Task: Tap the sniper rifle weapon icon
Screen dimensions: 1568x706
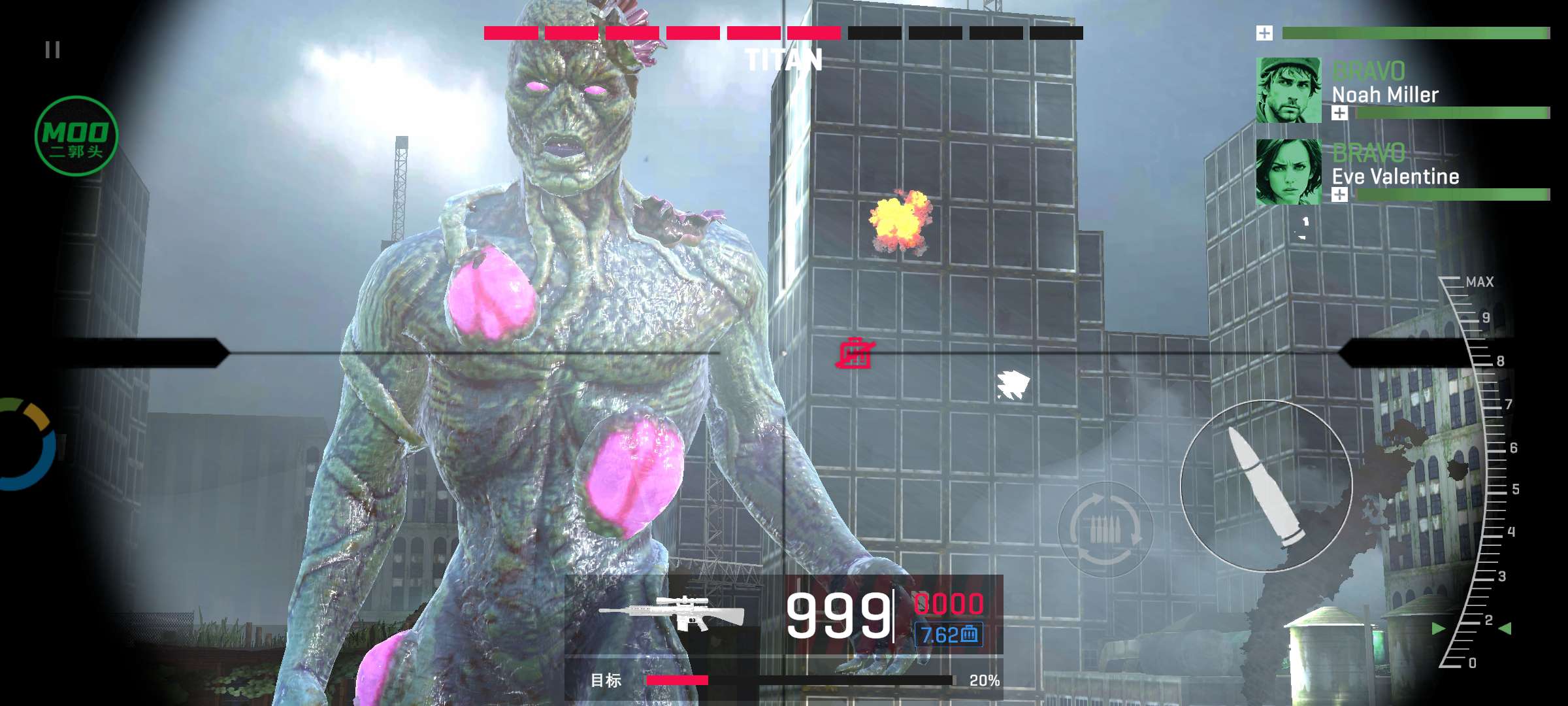Action: coord(673,613)
